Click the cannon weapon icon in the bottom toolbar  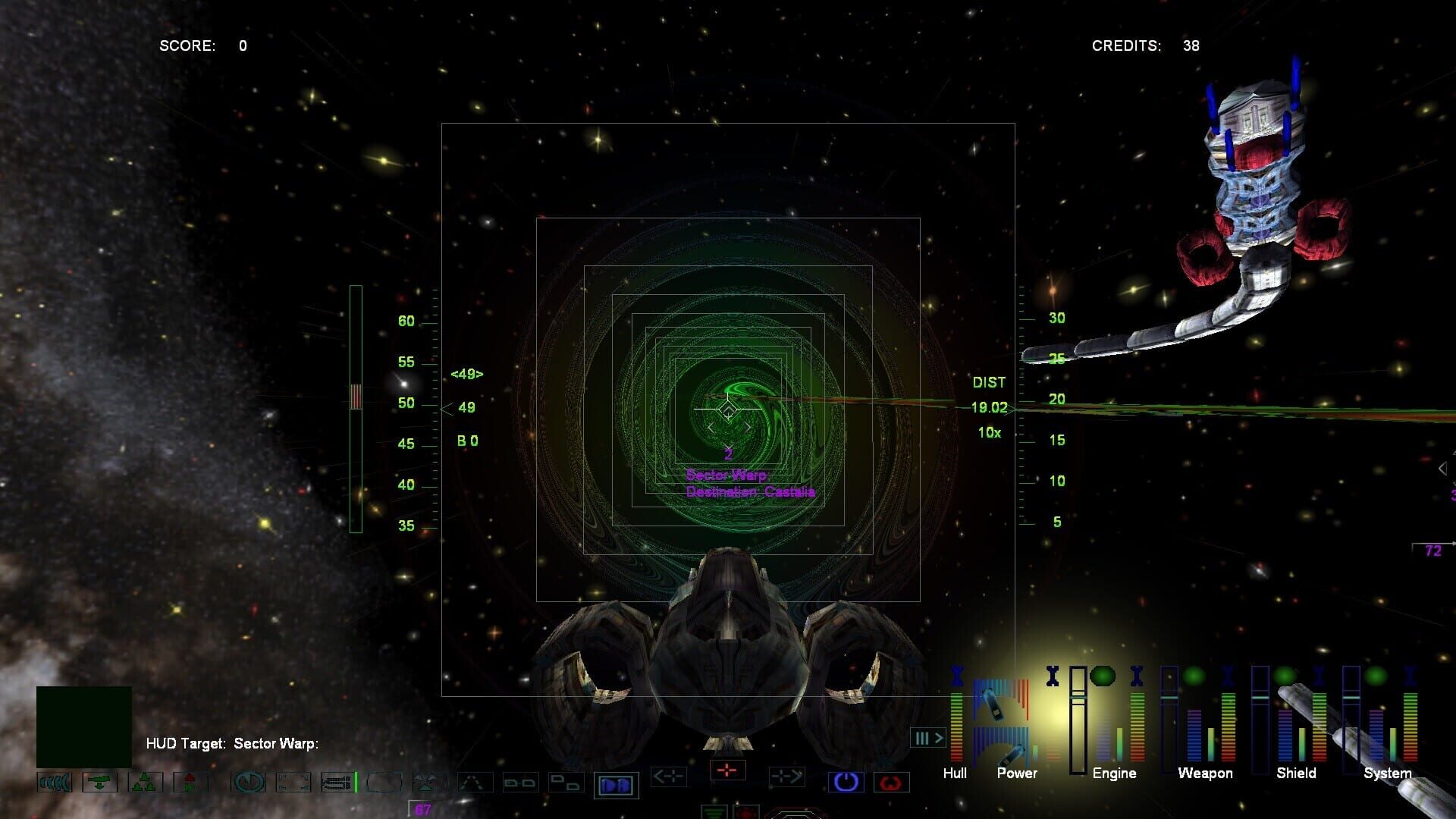click(99, 782)
